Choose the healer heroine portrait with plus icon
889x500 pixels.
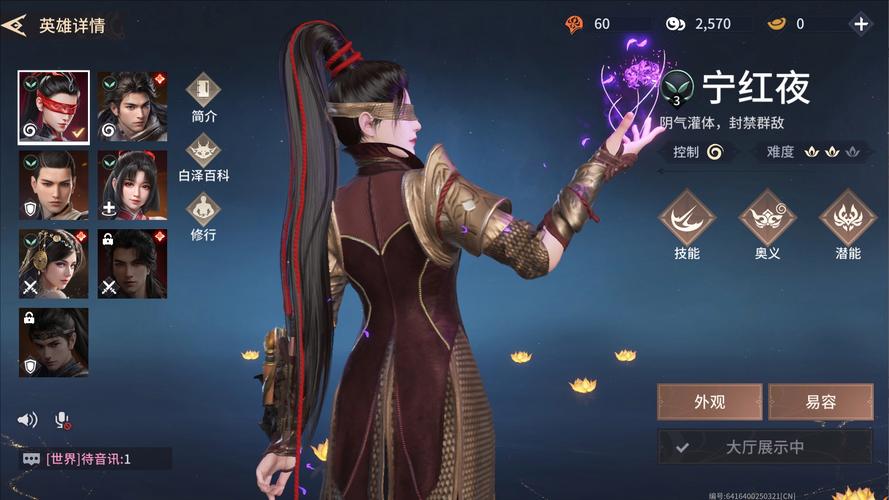(133, 185)
